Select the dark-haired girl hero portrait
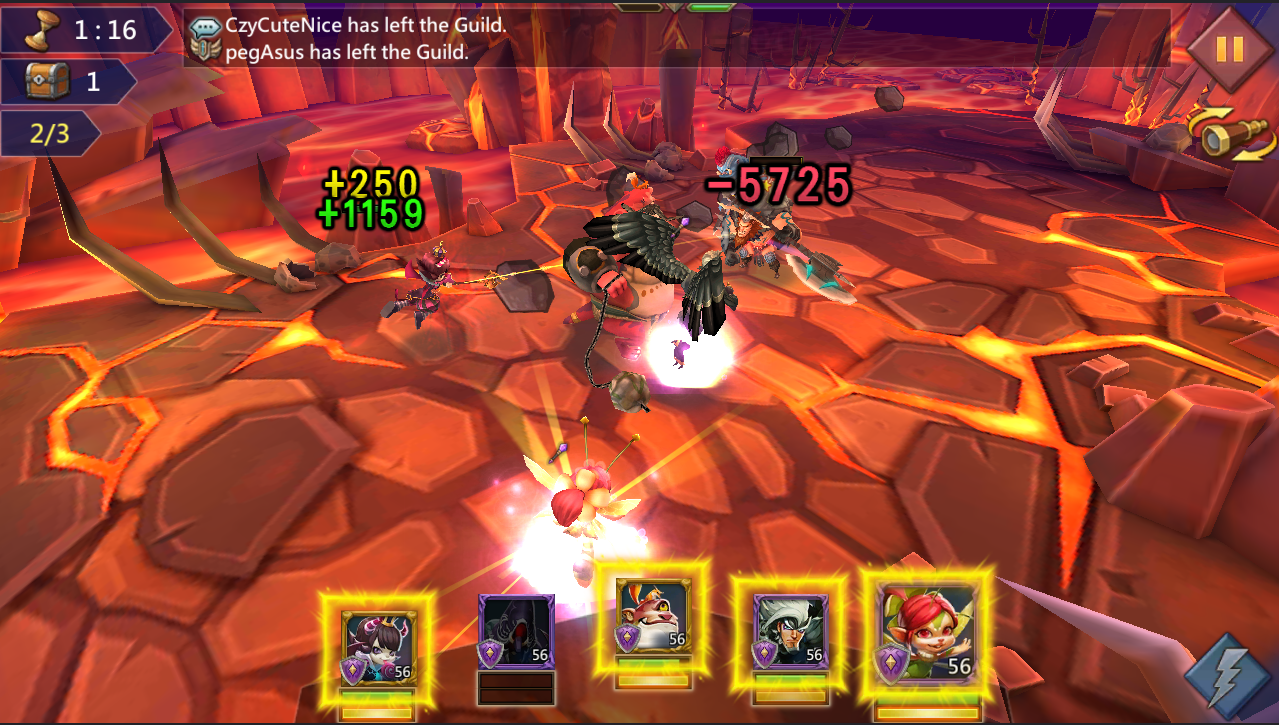 point(378,647)
